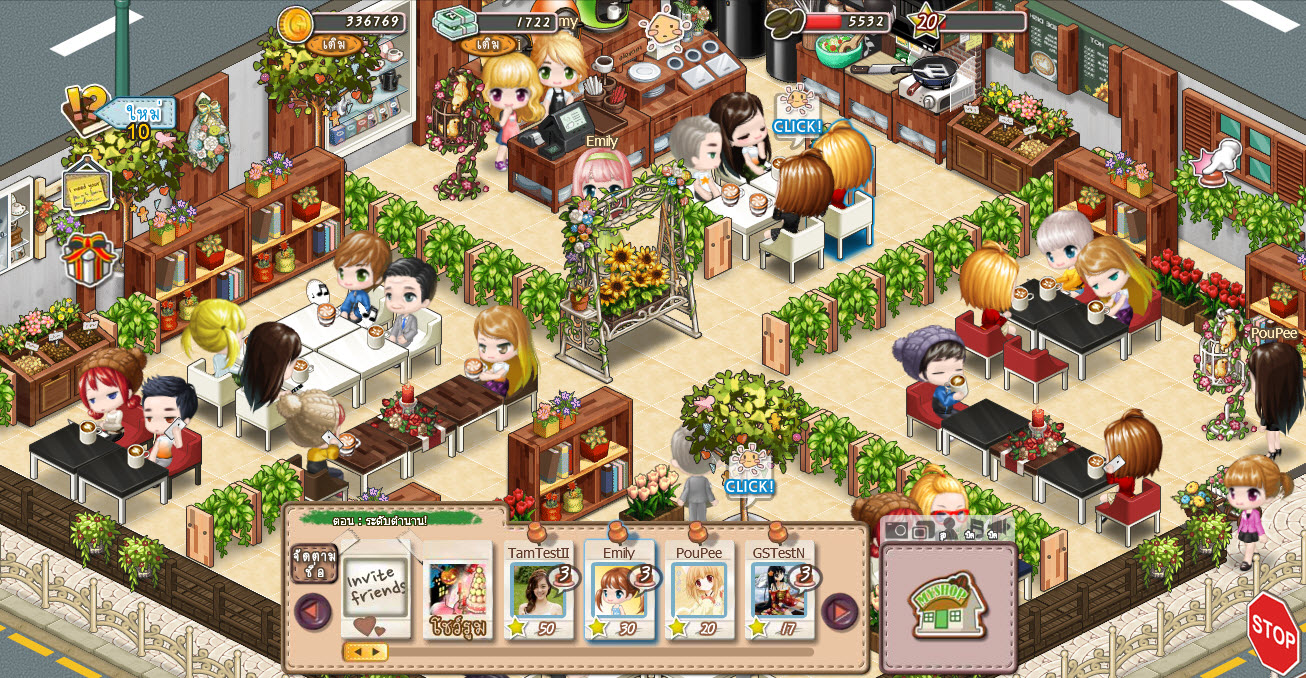1306x678 pixels.
Task: Top up cash with เติม button
Action: click(488, 45)
